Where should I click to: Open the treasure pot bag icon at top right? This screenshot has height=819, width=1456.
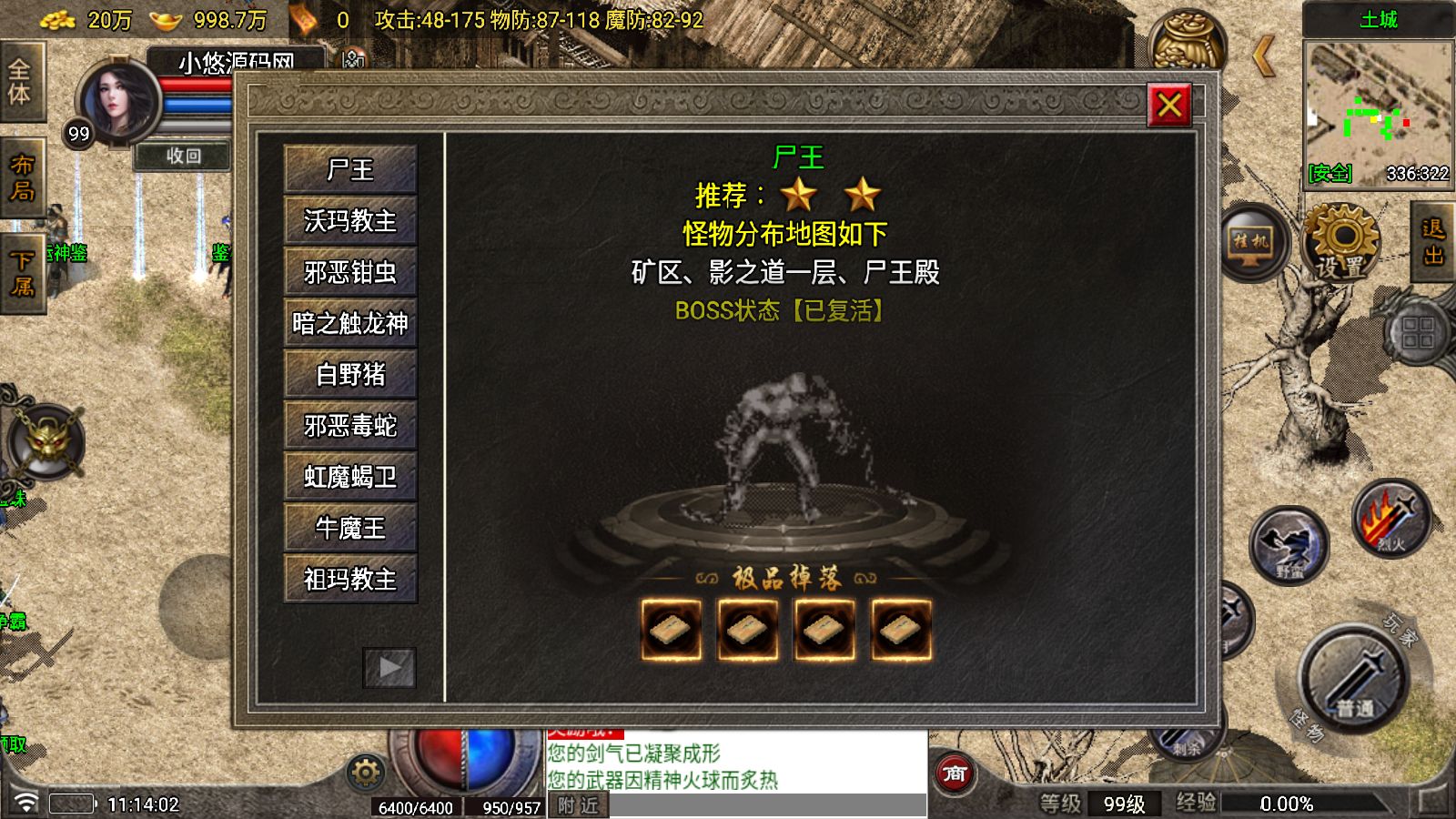point(1188,36)
